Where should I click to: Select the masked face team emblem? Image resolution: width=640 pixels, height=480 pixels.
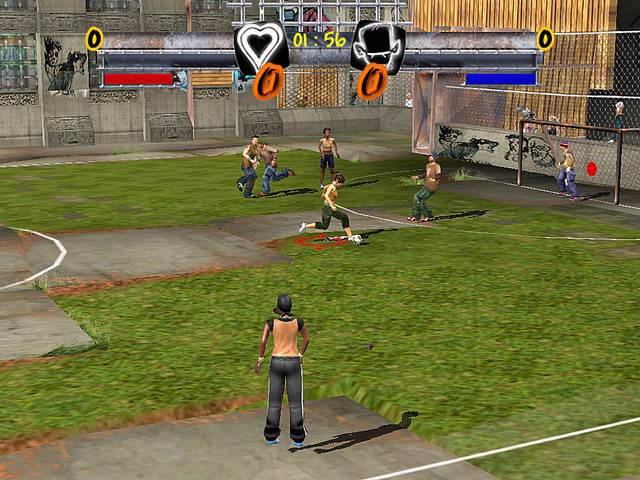(378, 45)
